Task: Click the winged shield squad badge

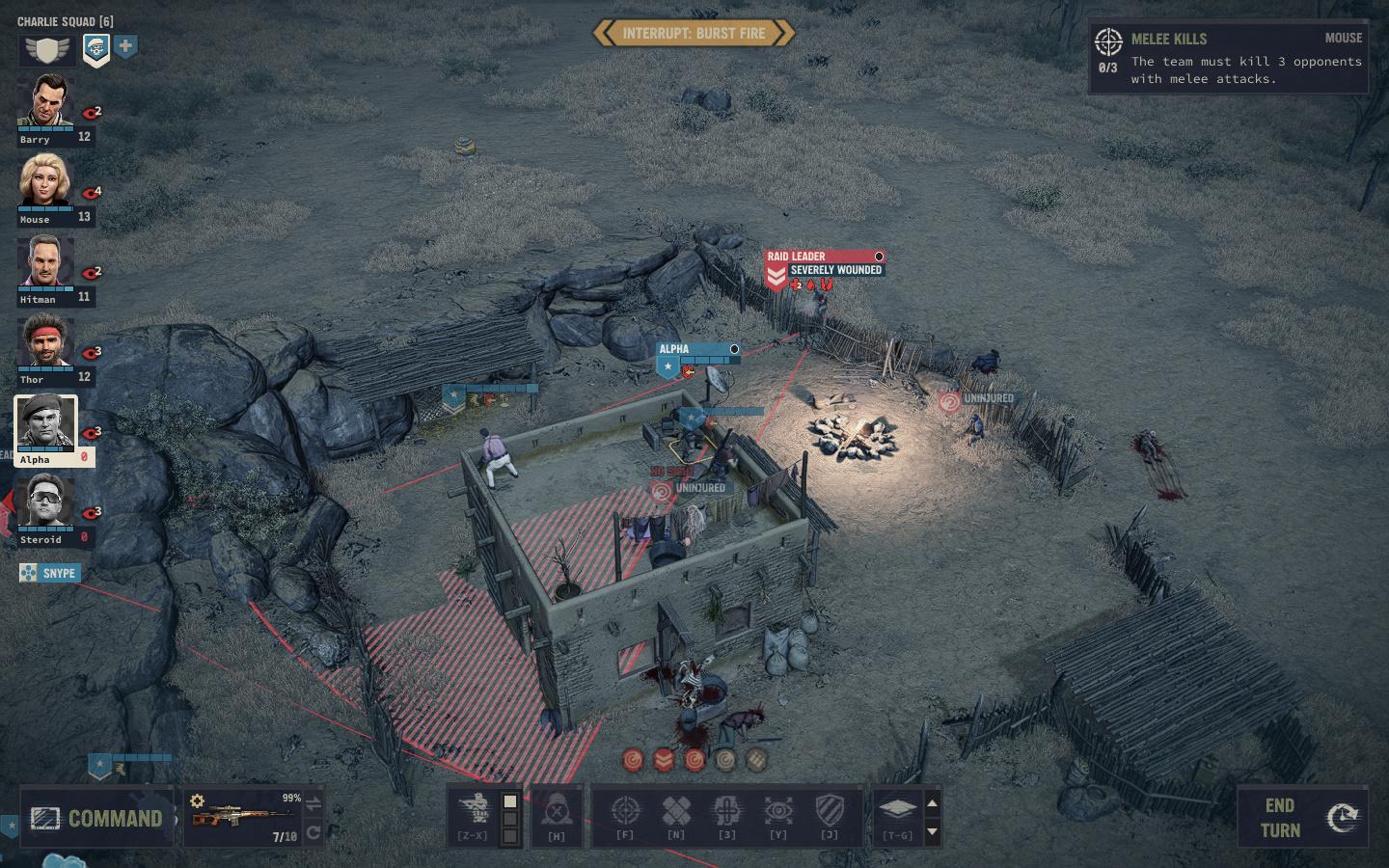Action: click(48, 49)
